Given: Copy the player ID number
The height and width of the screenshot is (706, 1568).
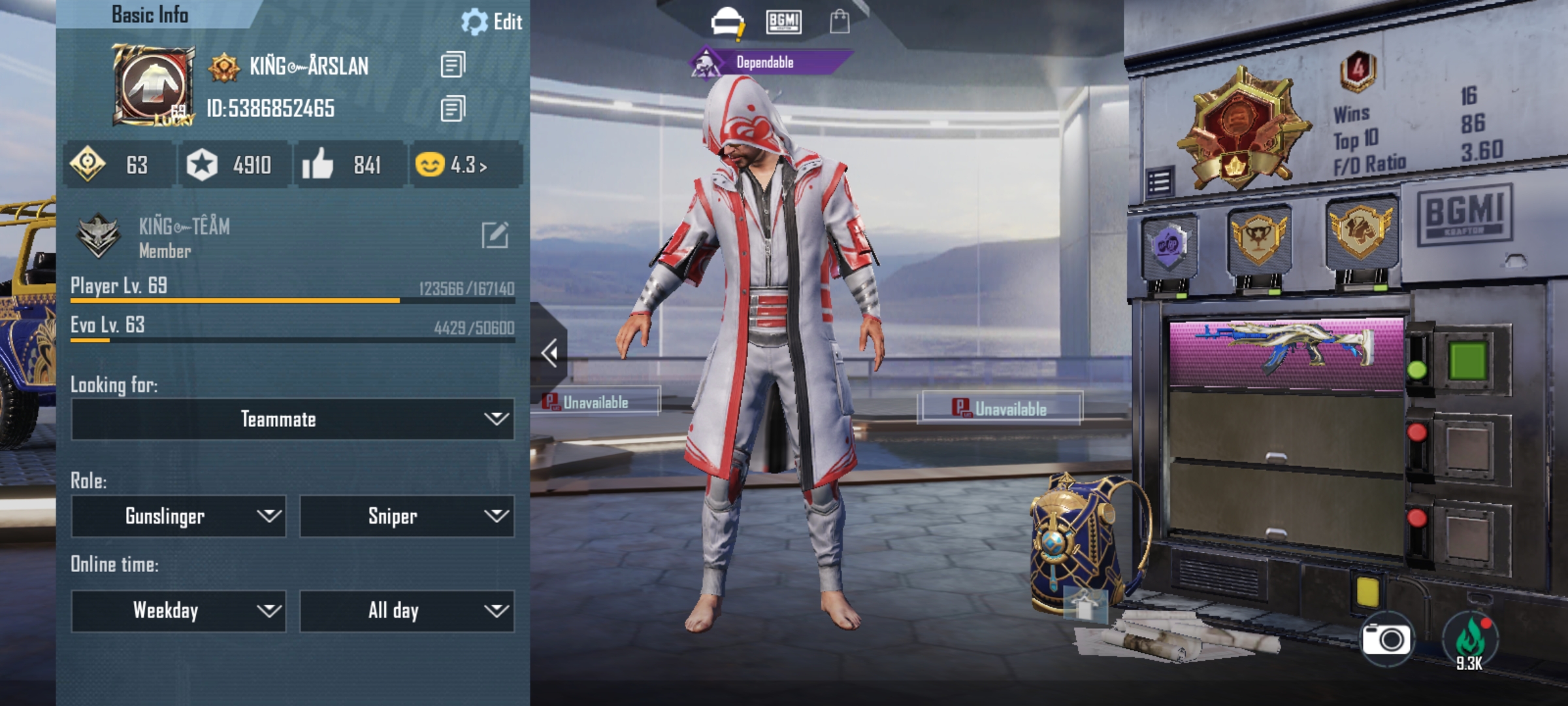Looking at the screenshot, I should coord(453,109).
